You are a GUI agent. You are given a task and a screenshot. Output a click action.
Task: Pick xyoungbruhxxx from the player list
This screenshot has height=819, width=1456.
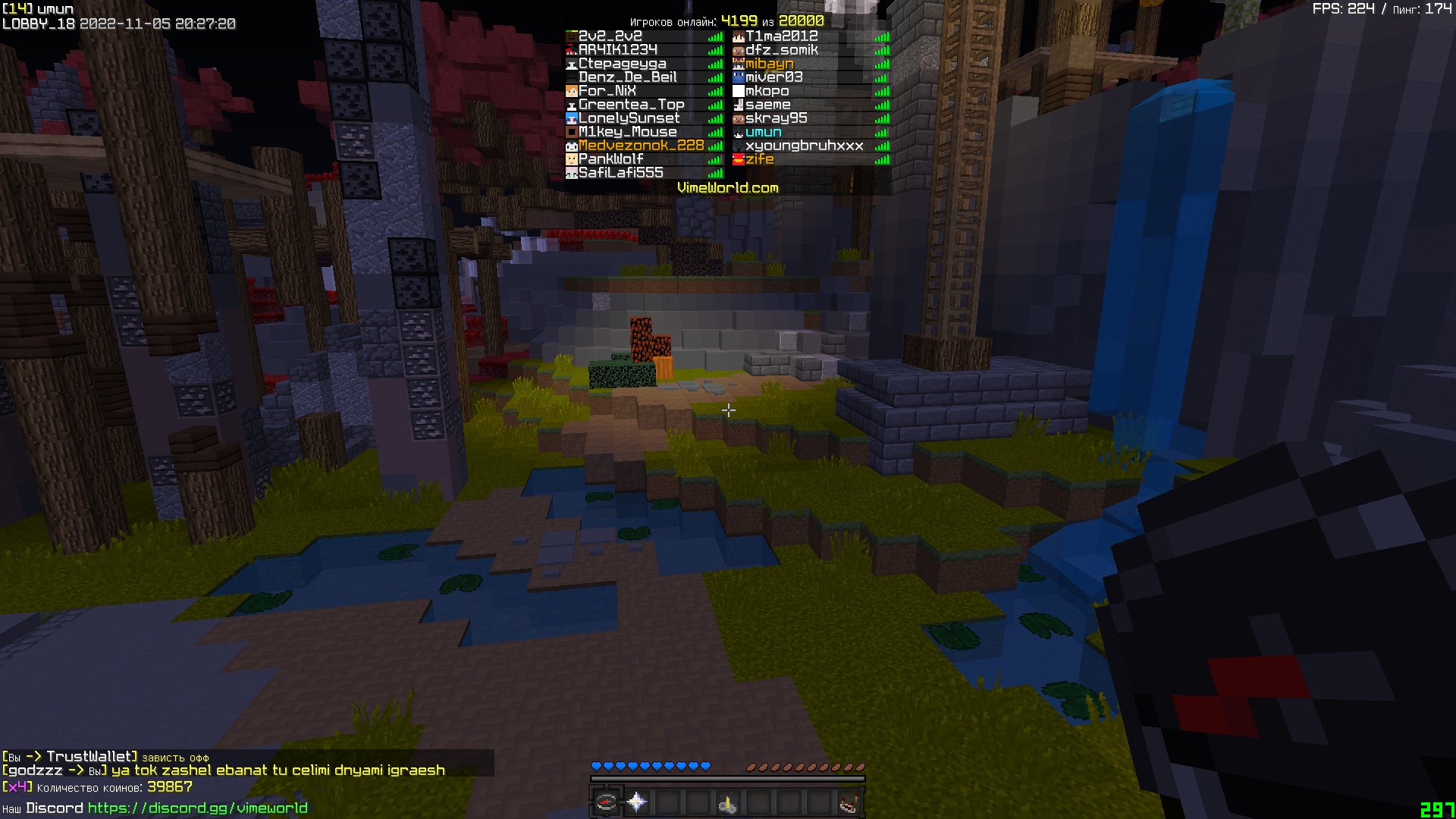[804, 146]
